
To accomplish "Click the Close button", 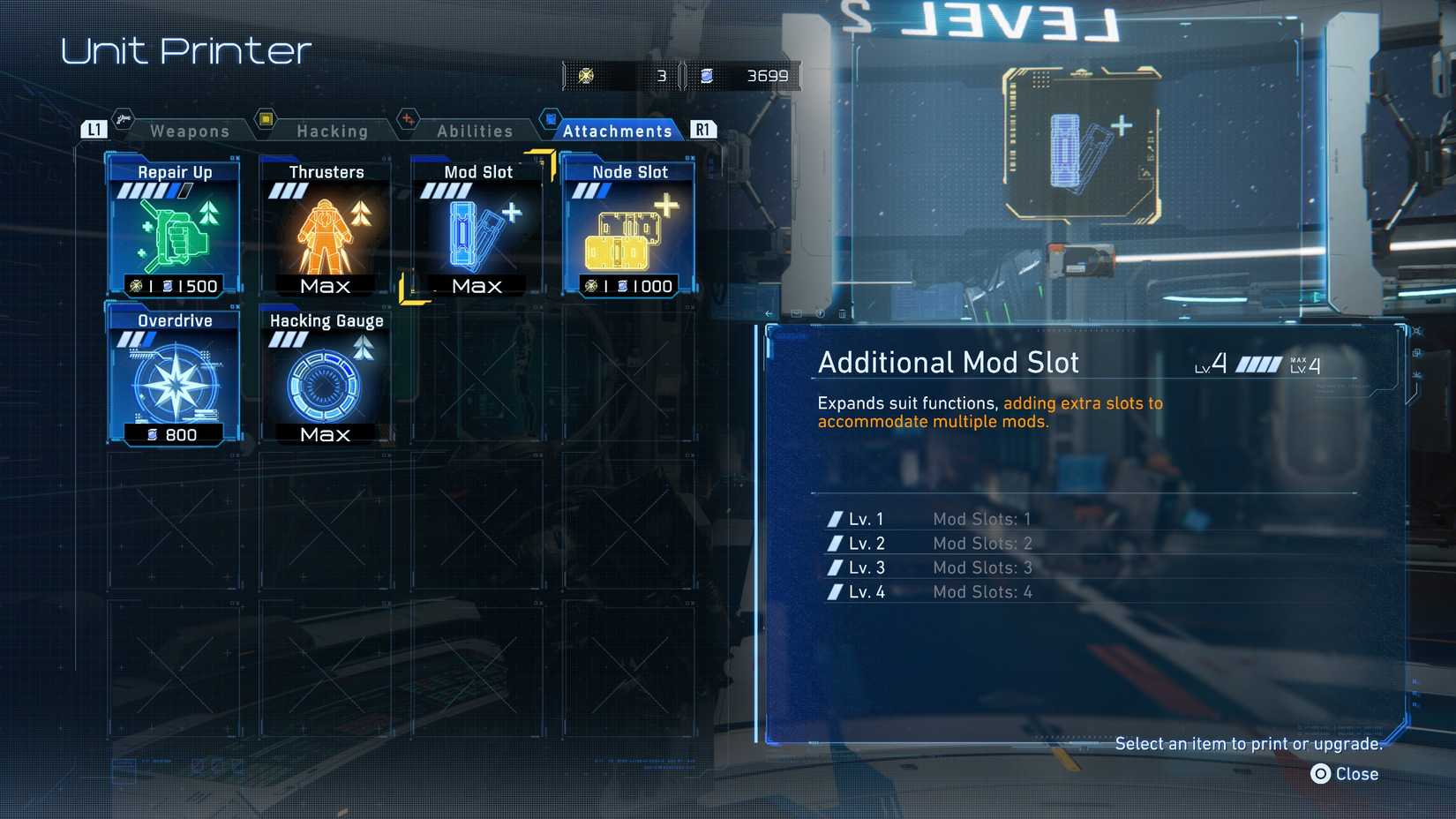I will [1346, 774].
